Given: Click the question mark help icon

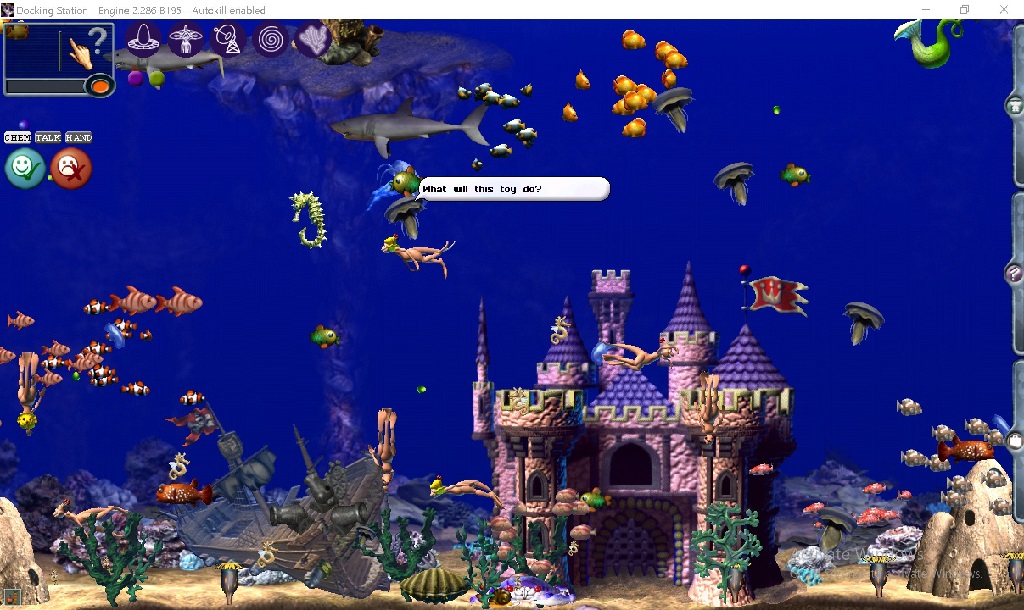Looking at the screenshot, I should click(97, 42).
